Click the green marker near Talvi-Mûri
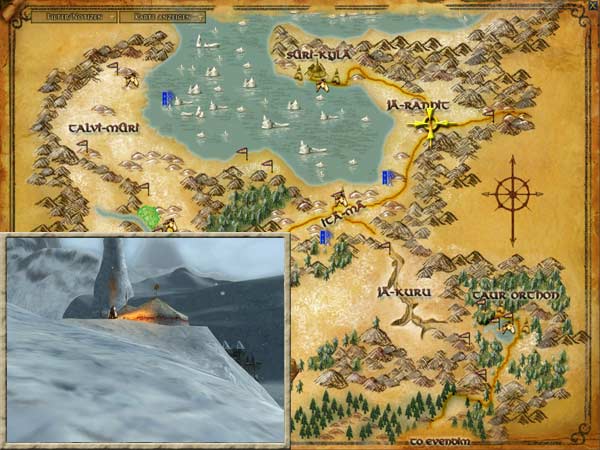 click(151, 215)
